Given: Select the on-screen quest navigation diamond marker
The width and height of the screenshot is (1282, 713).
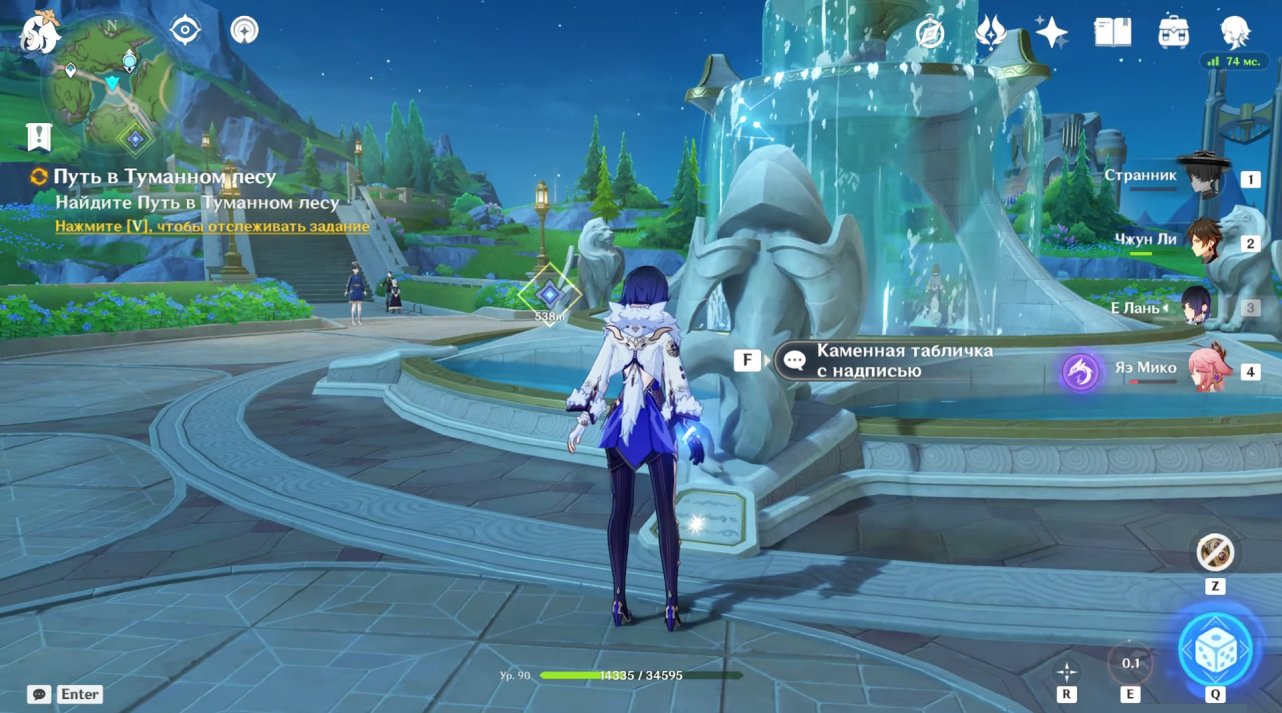Looking at the screenshot, I should [549, 293].
